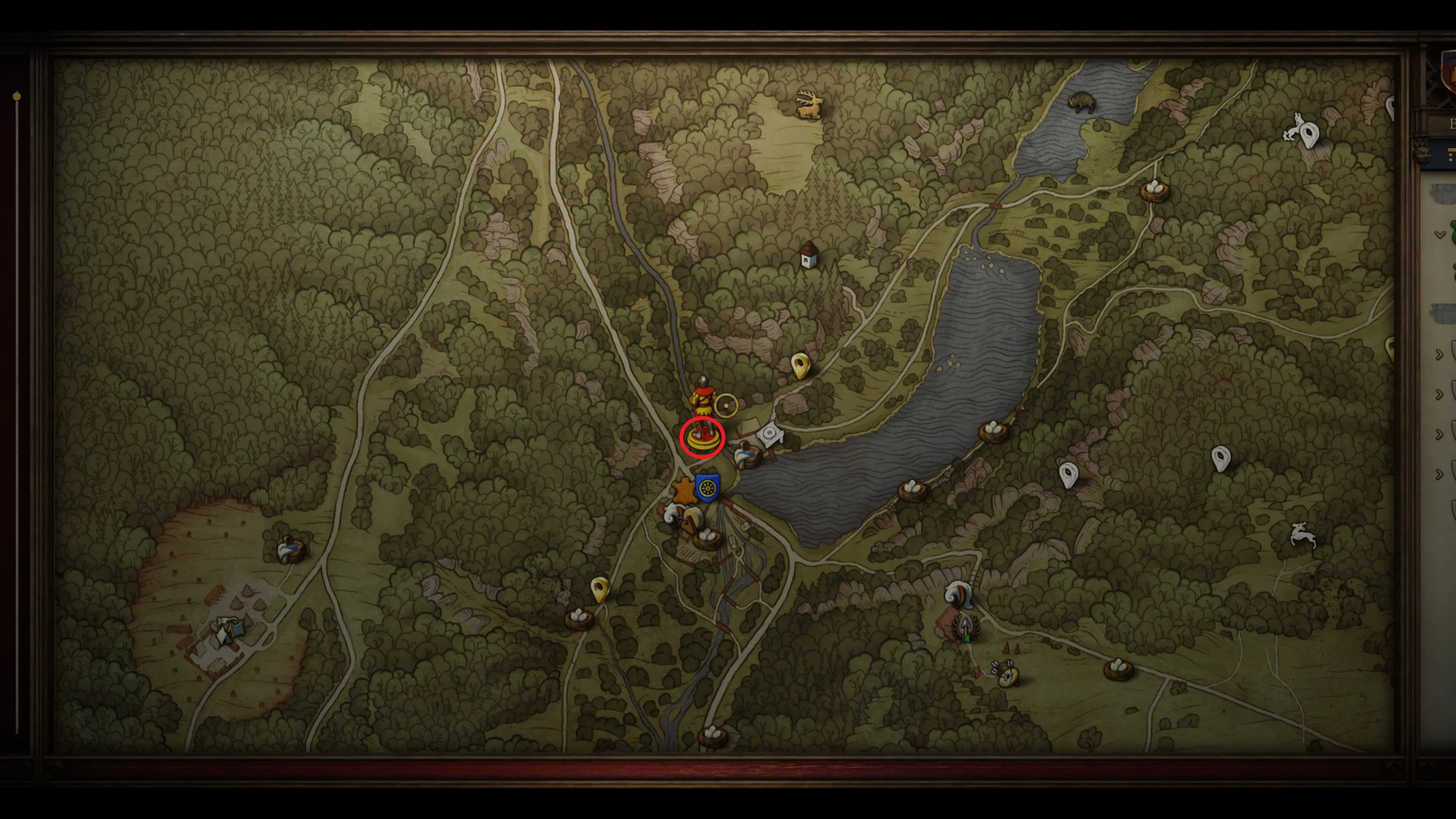Viewport: 1456px width, 819px height.
Task: Select the archery target with arrows marker
Action: [1007, 674]
